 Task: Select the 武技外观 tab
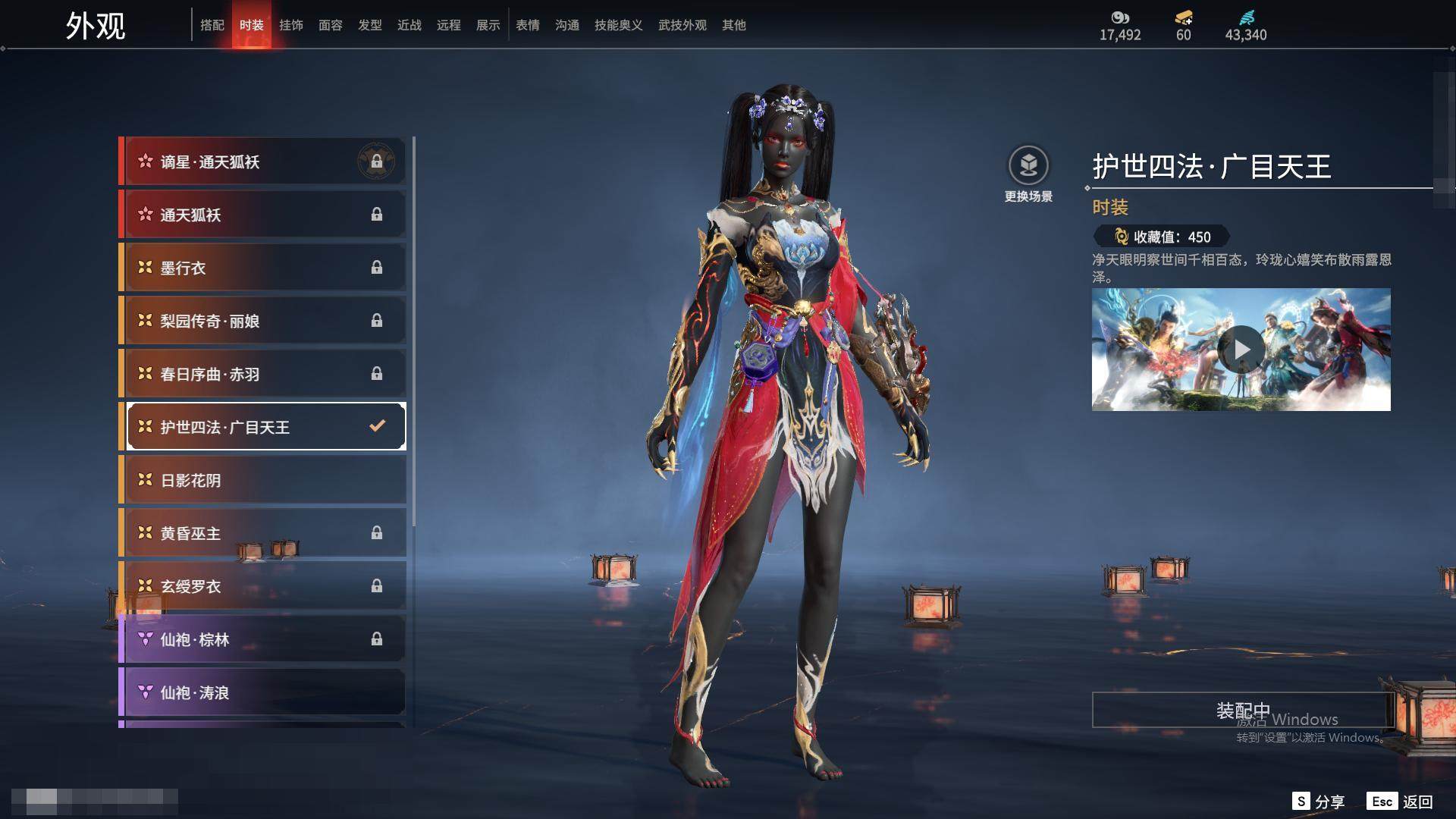[x=682, y=25]
